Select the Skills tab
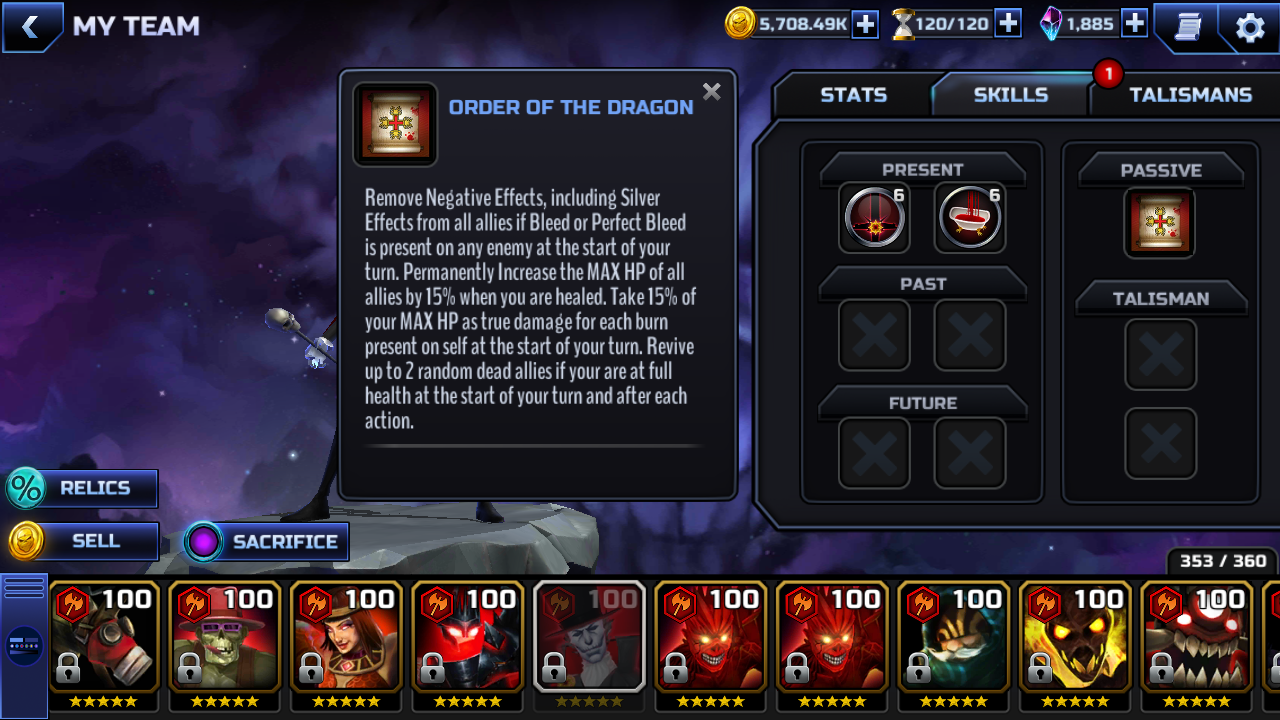Viewport: 1280px width, 720px height. click(1010, 95)
